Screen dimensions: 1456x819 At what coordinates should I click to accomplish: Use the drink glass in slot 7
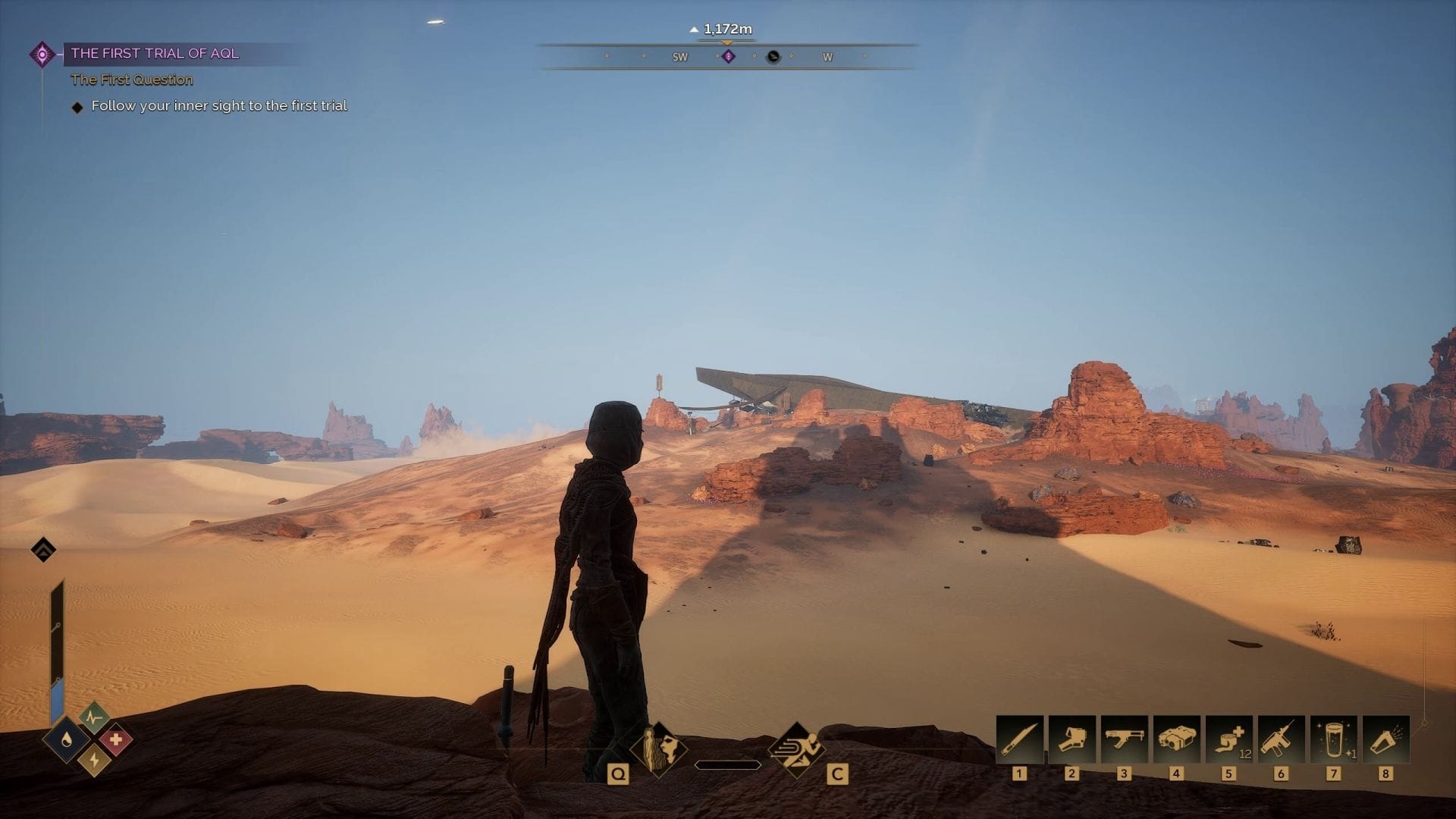coord(1333,739)
